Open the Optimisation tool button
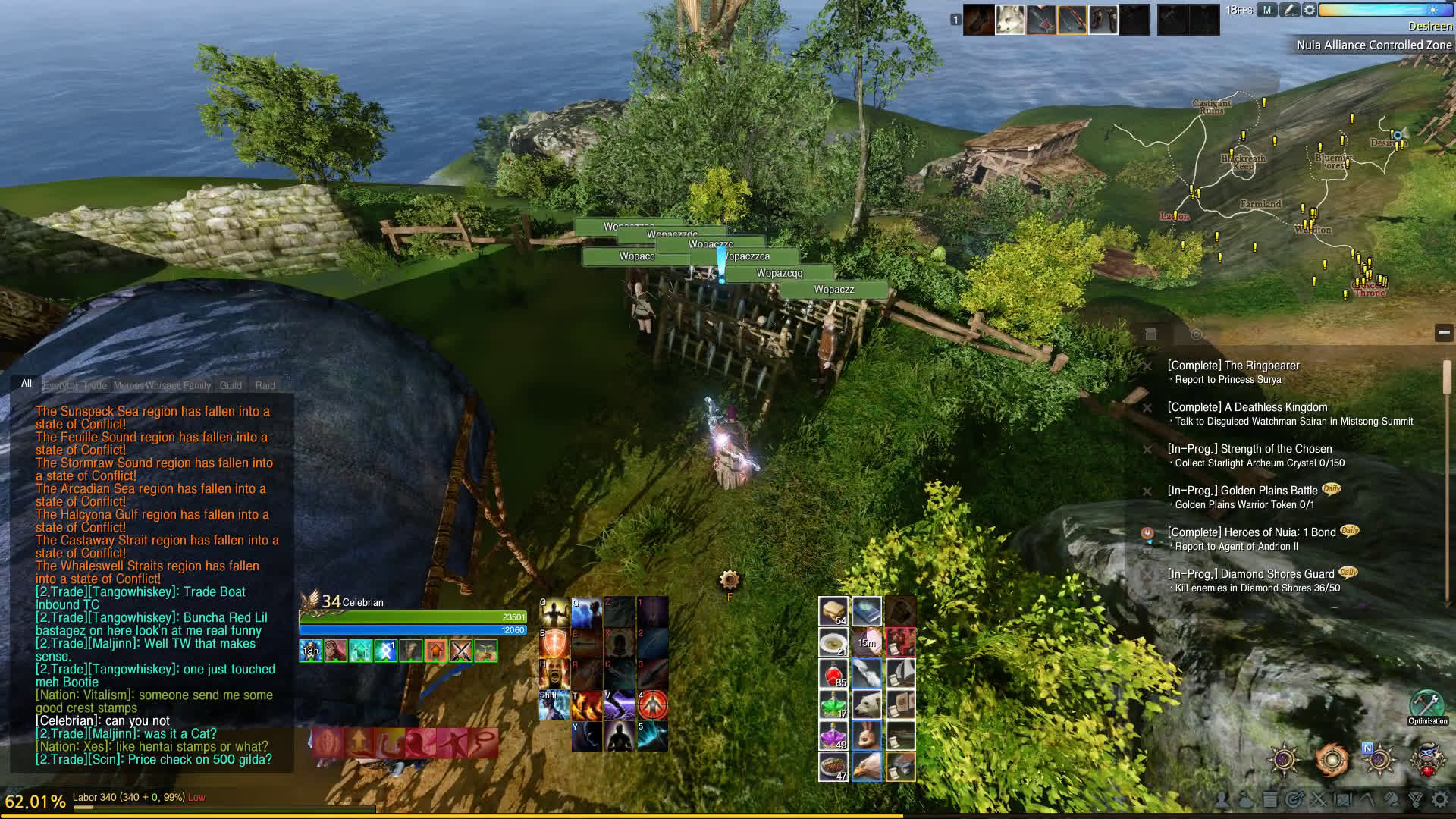The image size is (1456, 819). click(x=1427, y=704)
